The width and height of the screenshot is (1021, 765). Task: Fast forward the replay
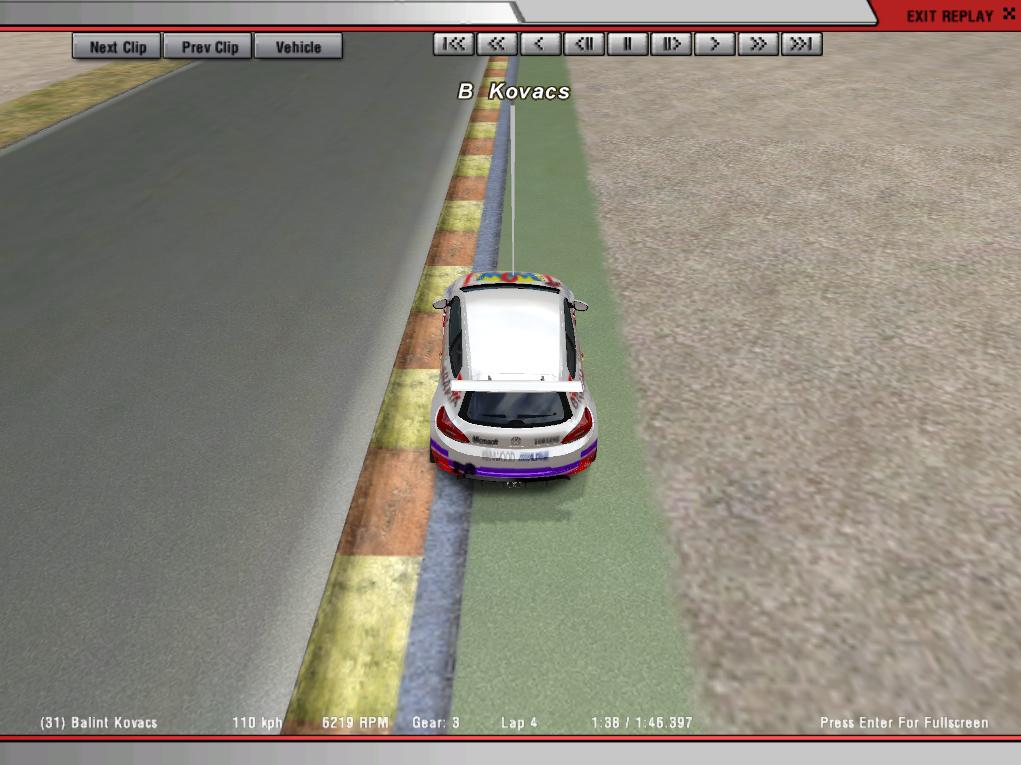point(758,44)
